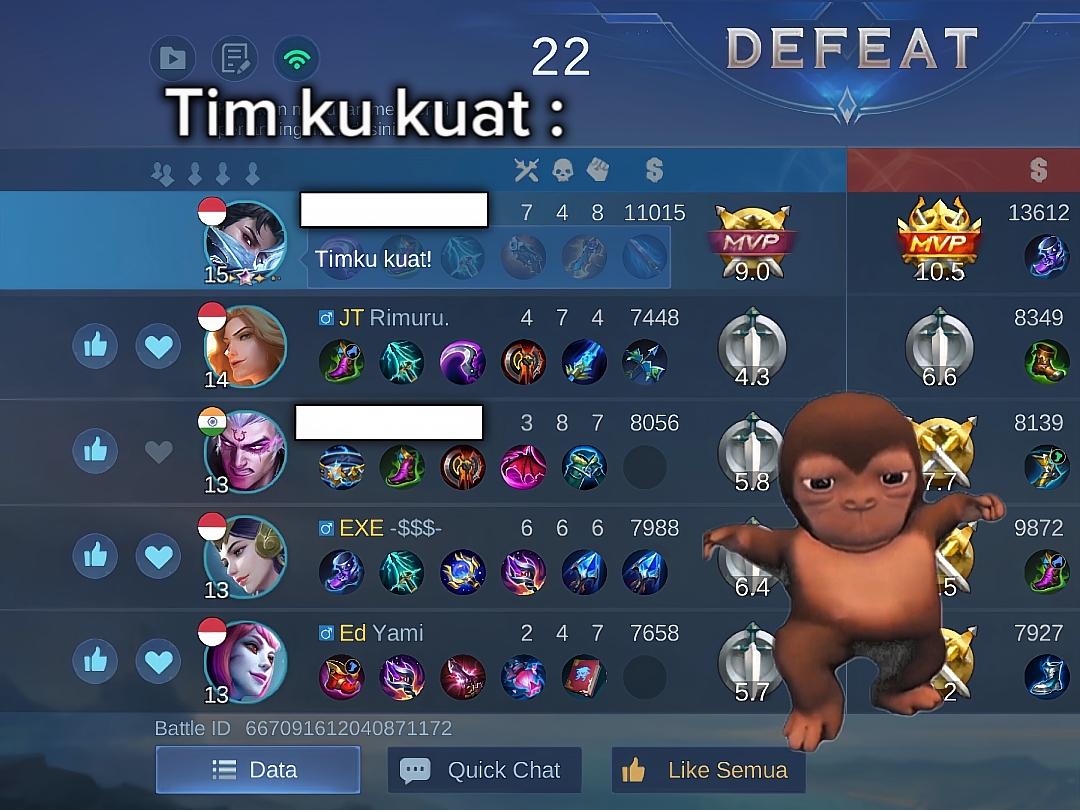Like the EXE -$$$- player
1080x810 pixels.
point(96,556)
